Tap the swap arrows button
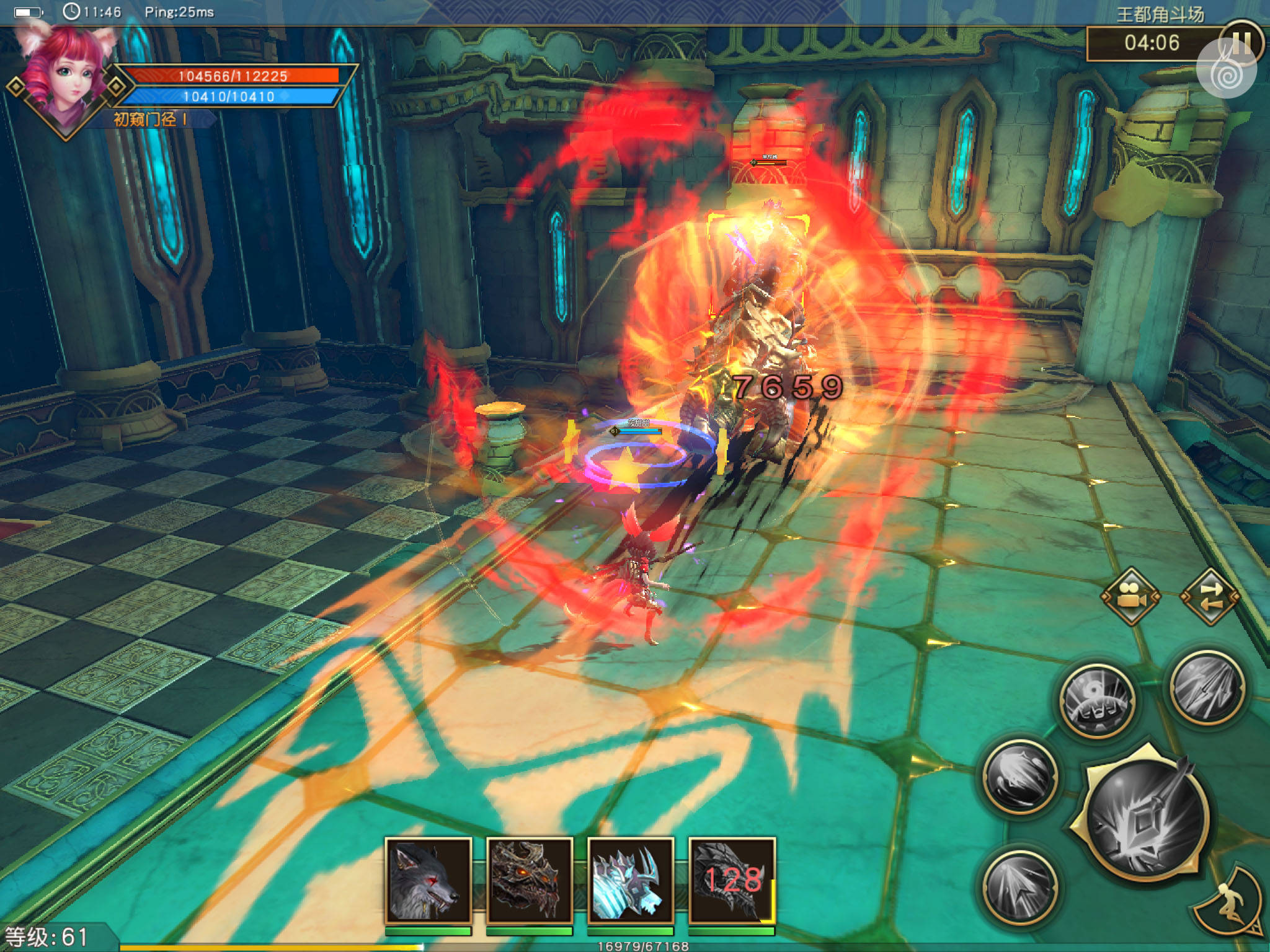 pos(1210,596)
